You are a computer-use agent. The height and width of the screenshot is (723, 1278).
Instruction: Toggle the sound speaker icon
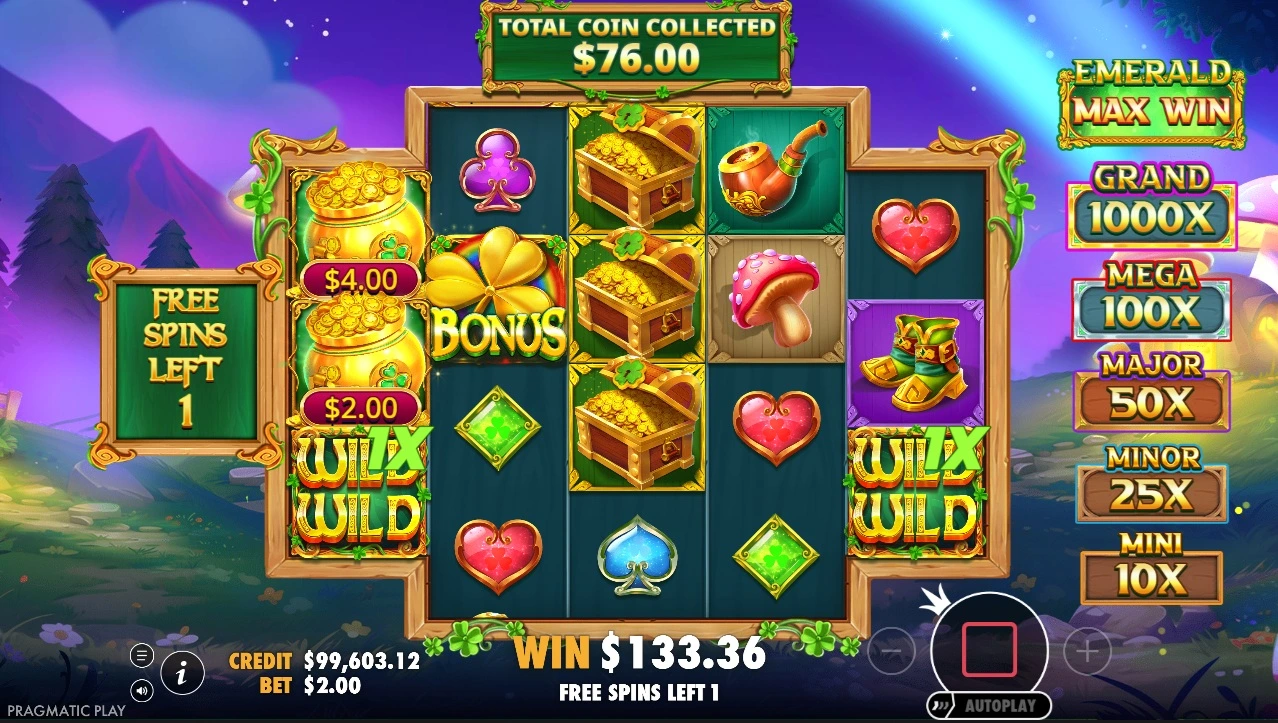click(142, 689)
